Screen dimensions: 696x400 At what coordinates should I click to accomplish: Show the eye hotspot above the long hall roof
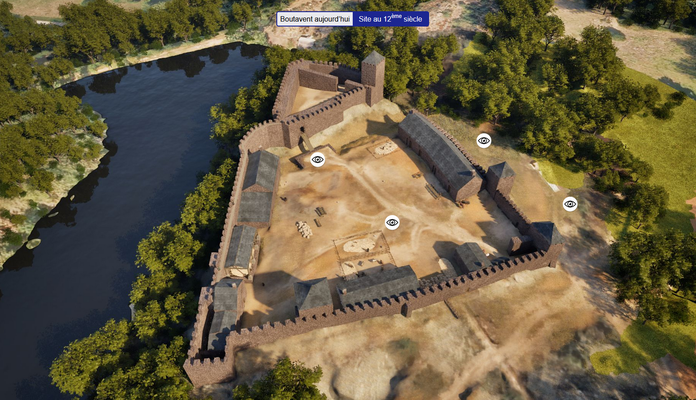pyautogui.click(x=484, y=141)
